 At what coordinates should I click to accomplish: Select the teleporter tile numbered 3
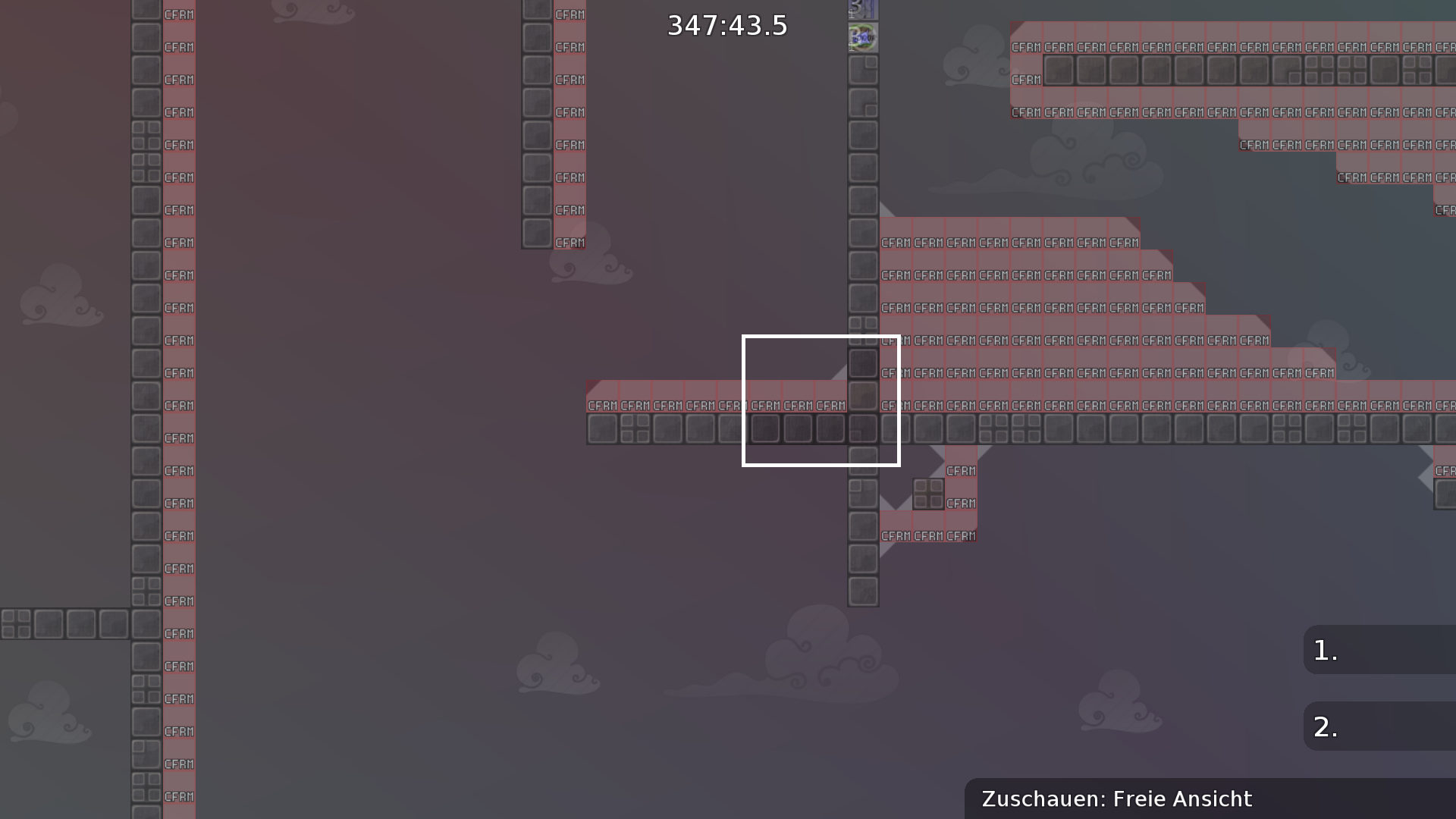tap(862, 10)
